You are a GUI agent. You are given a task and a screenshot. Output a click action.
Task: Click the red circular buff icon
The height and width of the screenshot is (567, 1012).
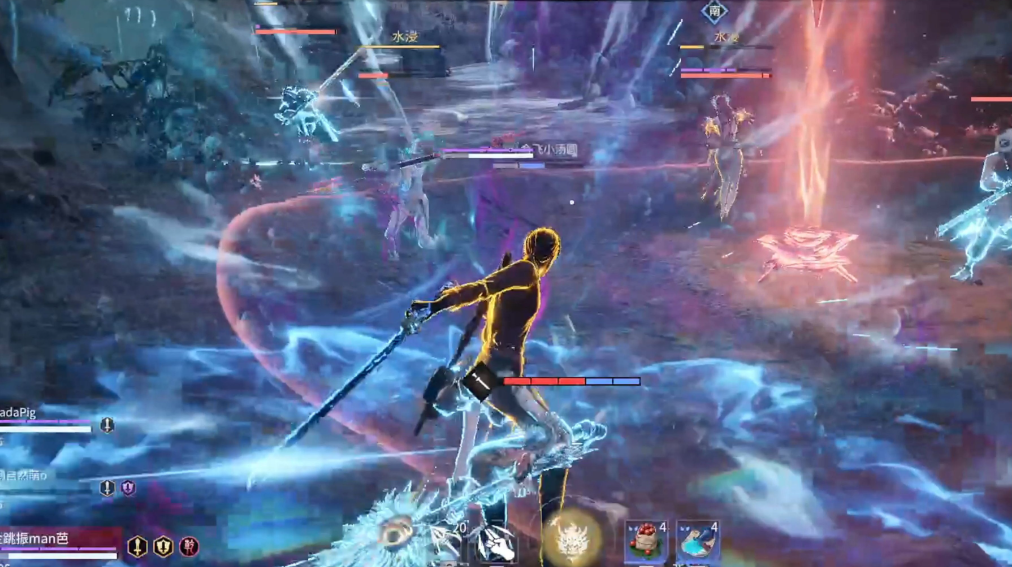[189, 546]
